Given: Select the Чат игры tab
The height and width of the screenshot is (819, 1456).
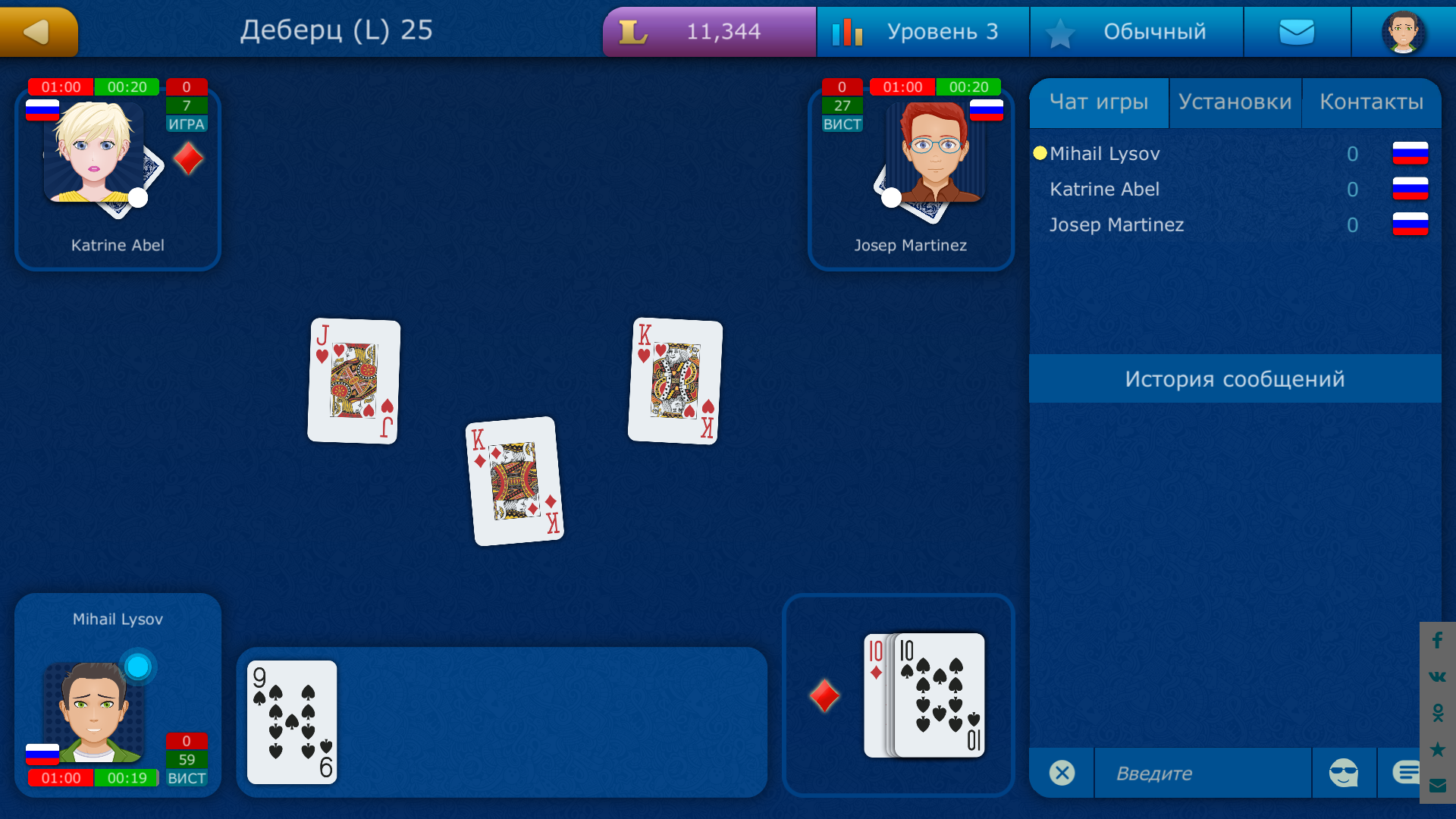Looking at the screenshot, I should pos(1100,102).
